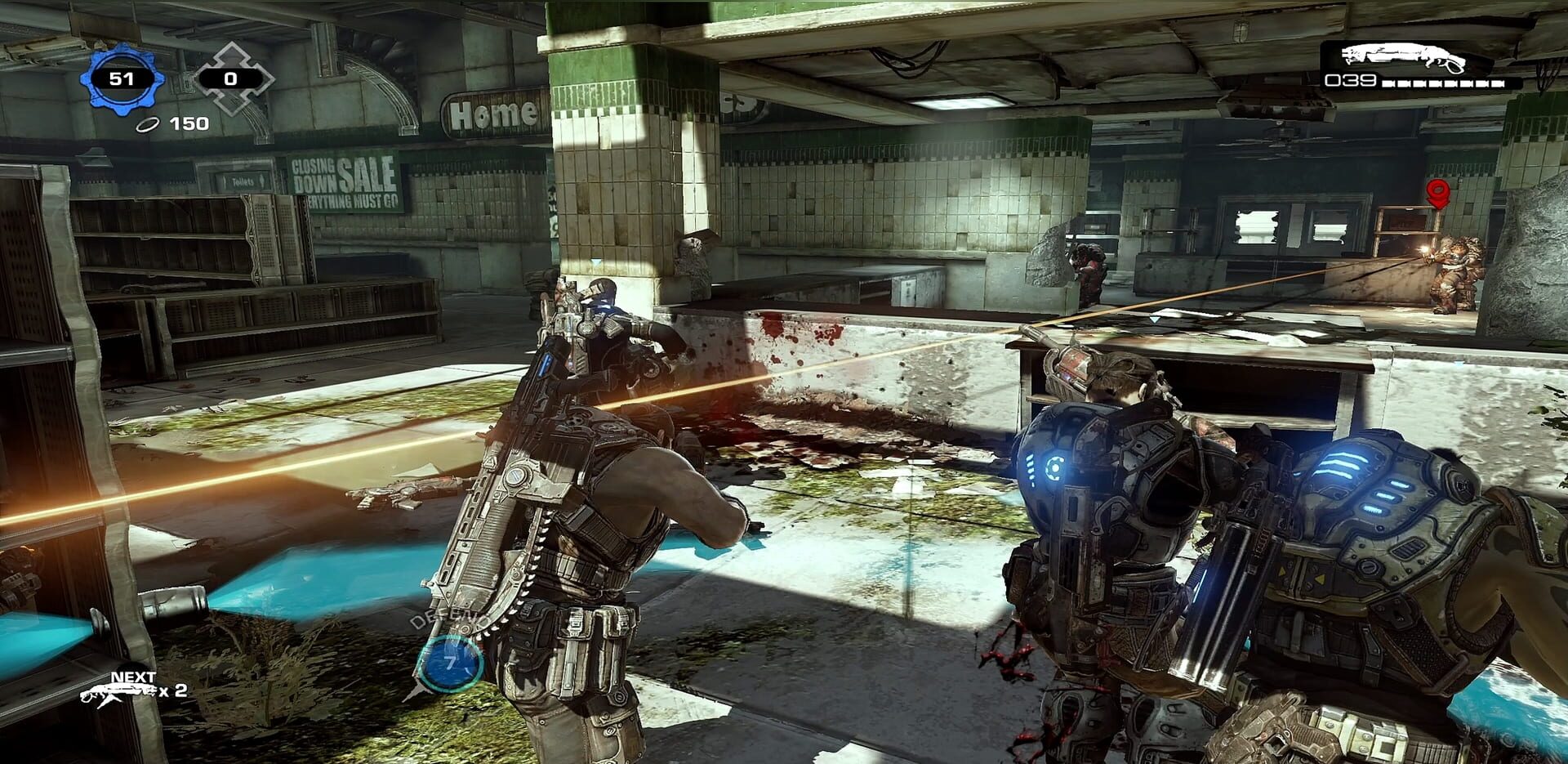The image size is (1568, 764).
Task: Click the grenade pin icon next to 150
Action: coord(147,123)
